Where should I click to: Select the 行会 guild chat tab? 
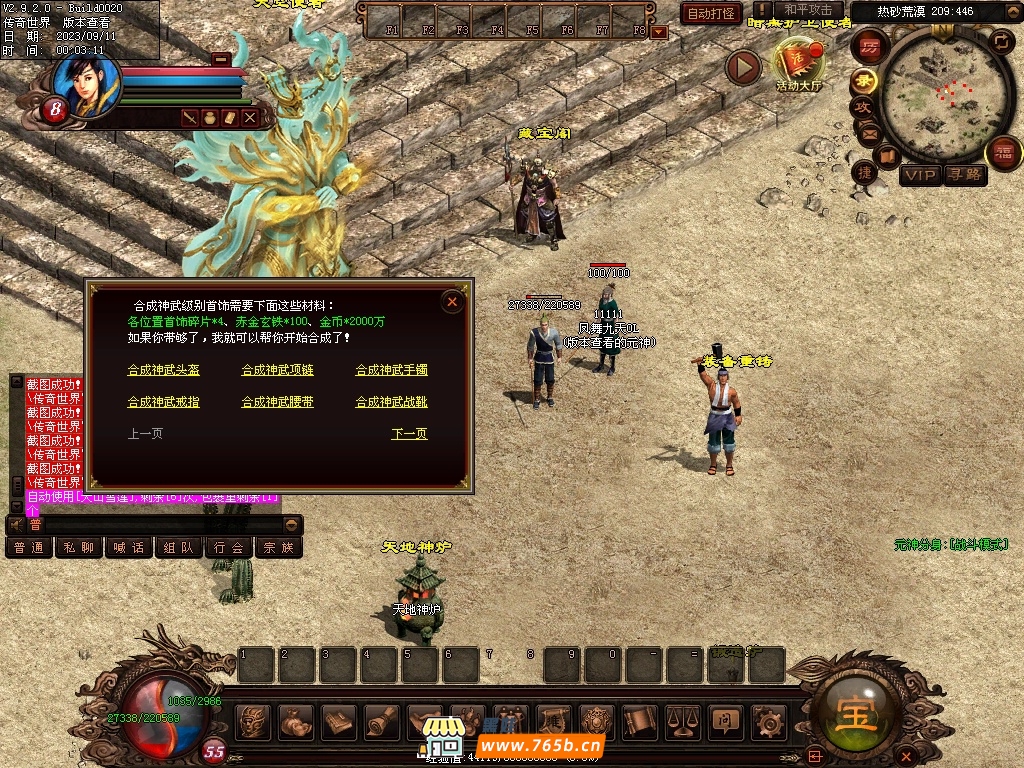tap(229, 548)
